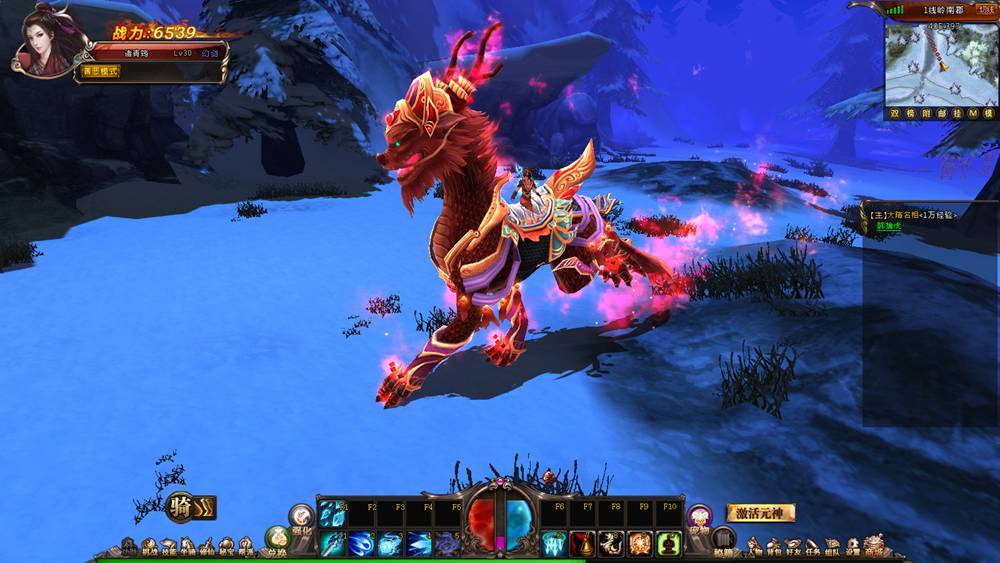The image size is (1000, 563).
Task: Use the red bell item slot
Action: point(583,543)
